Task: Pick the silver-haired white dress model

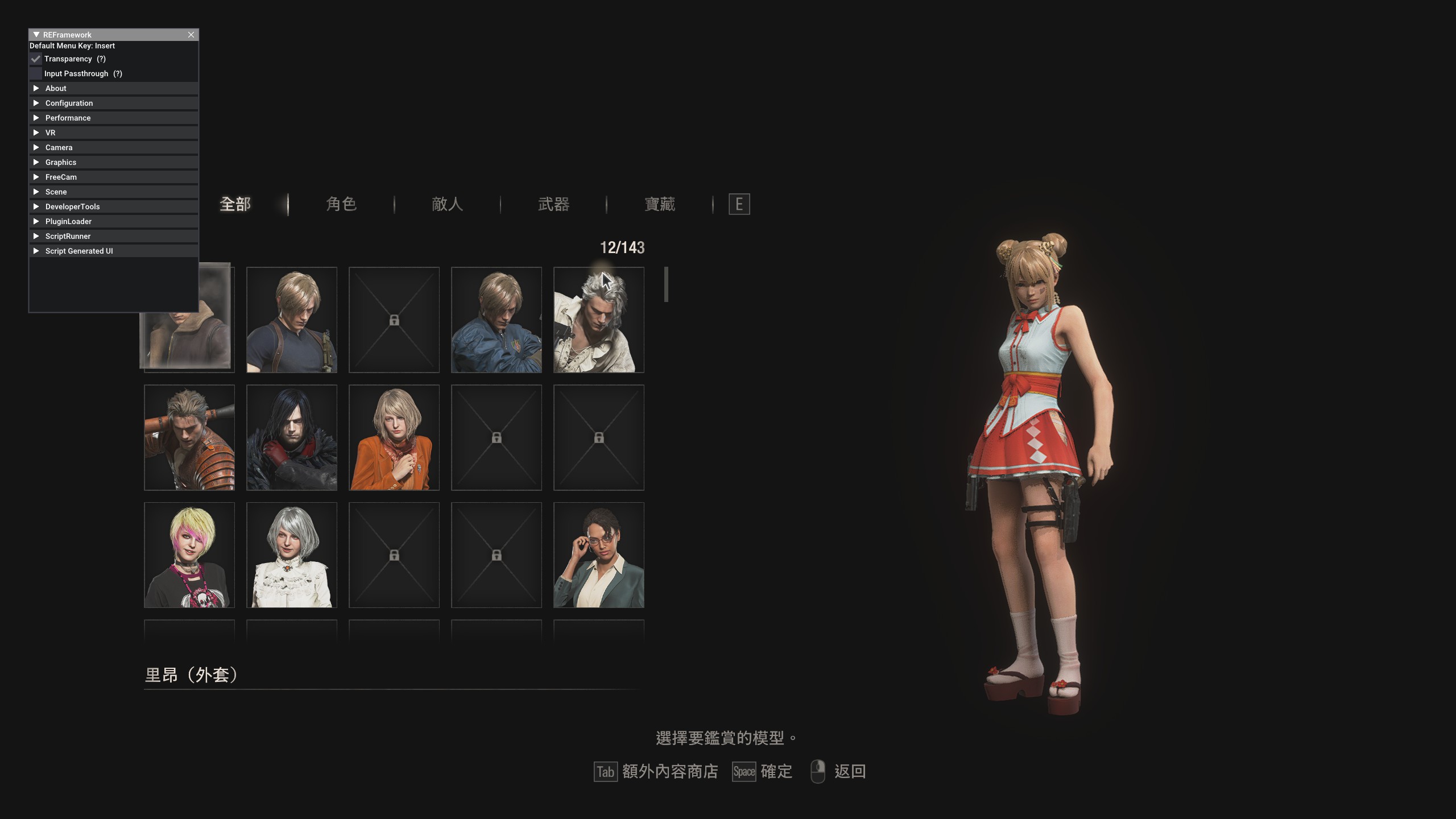Action: coord(291,555)
